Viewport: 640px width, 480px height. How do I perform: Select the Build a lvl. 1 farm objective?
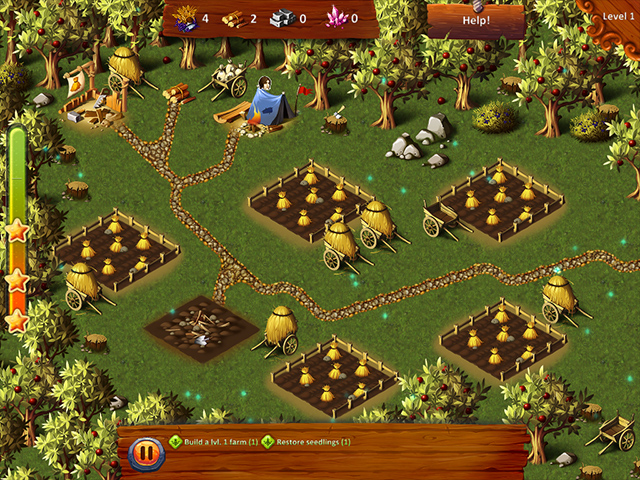click(212, 441)
